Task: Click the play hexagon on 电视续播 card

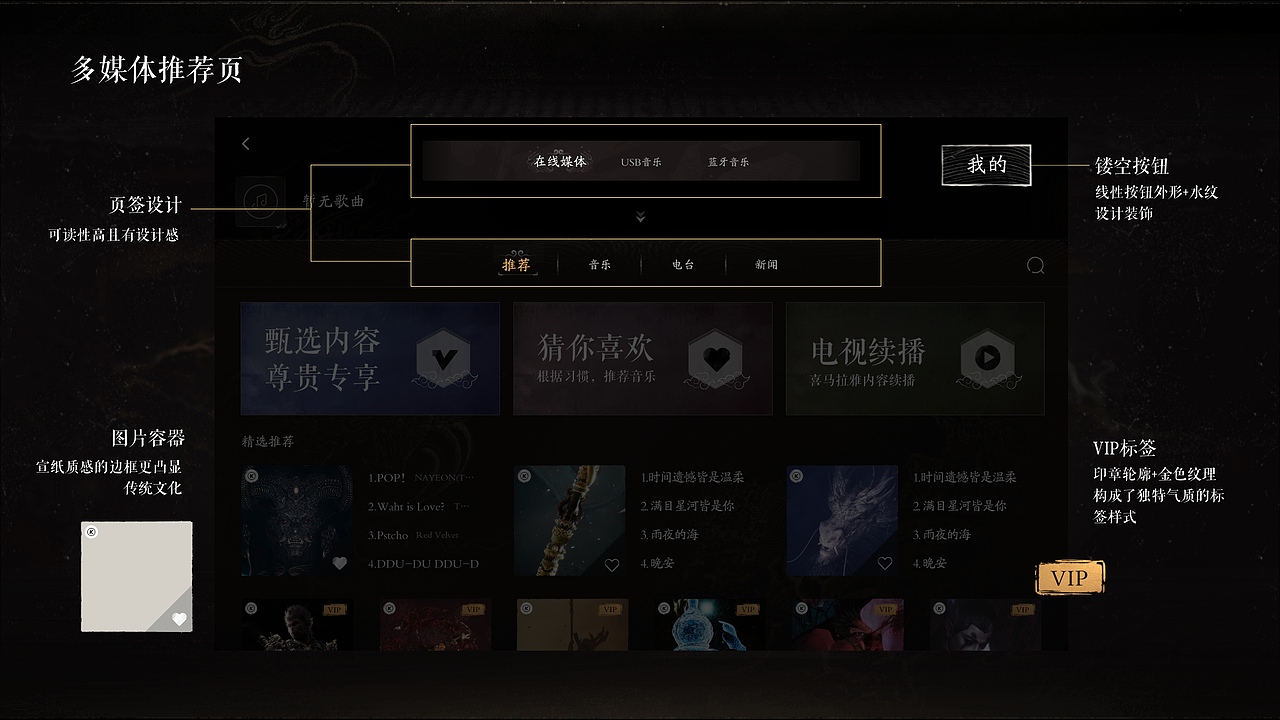Action: [x=988, y=359]
